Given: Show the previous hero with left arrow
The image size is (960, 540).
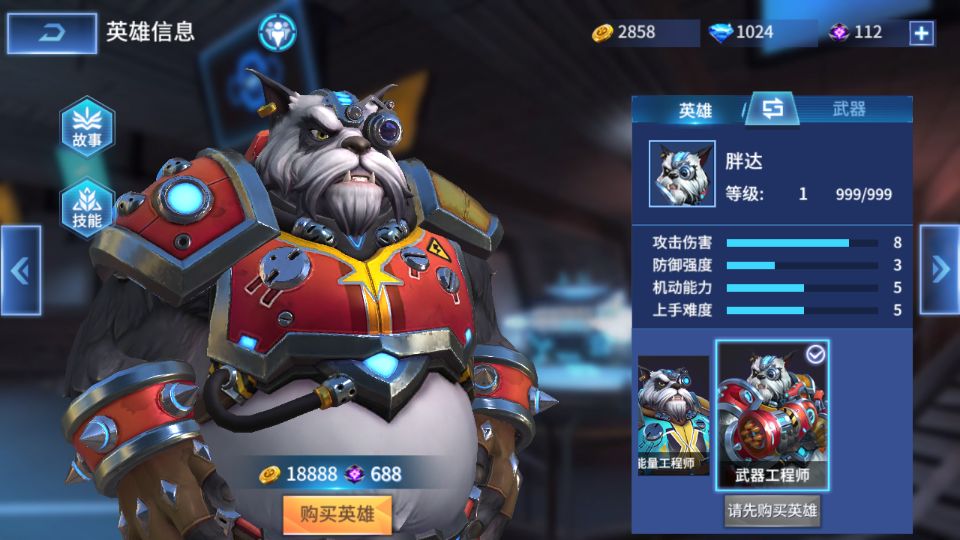Looking at the screenshot, I should click(20, 270).
